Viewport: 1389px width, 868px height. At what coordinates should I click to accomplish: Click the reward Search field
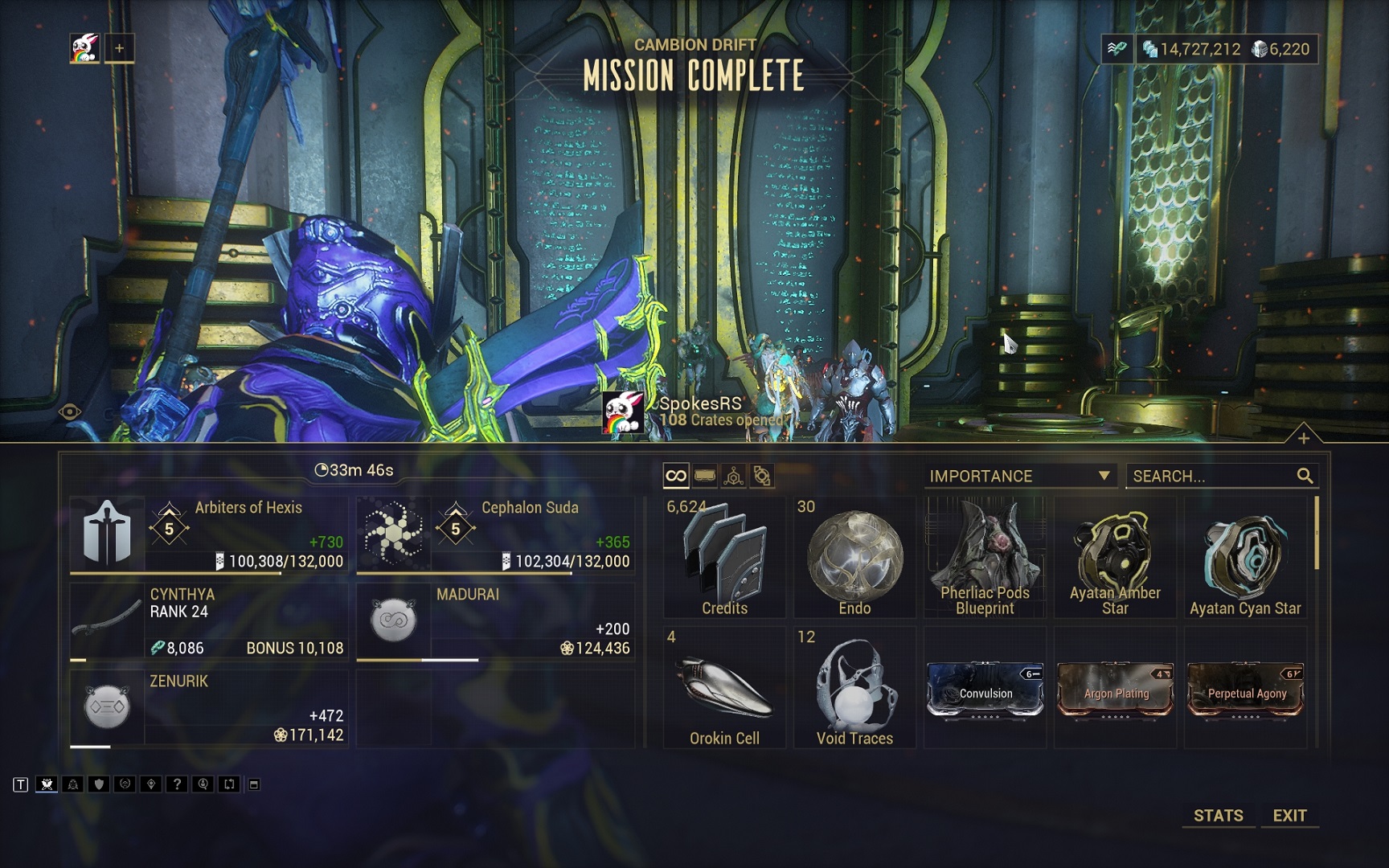point(1212,476)
